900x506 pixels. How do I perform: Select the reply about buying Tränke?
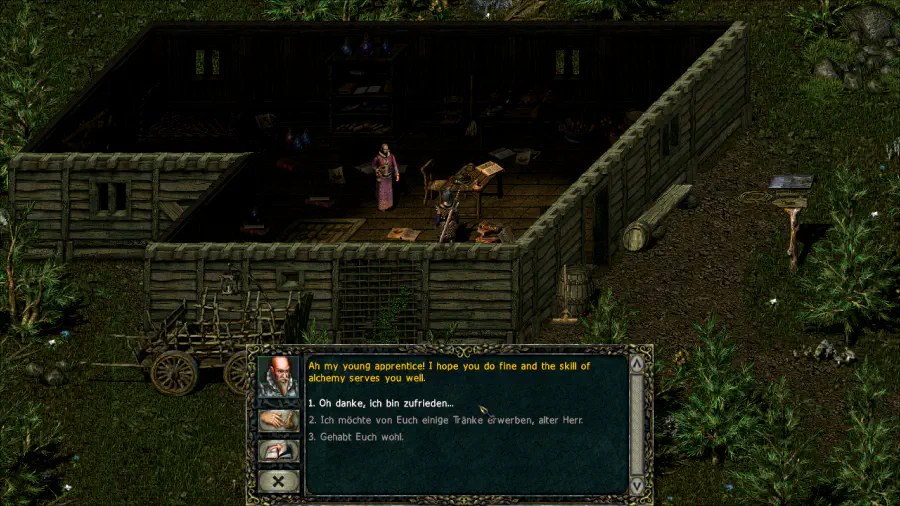point(445,420)
